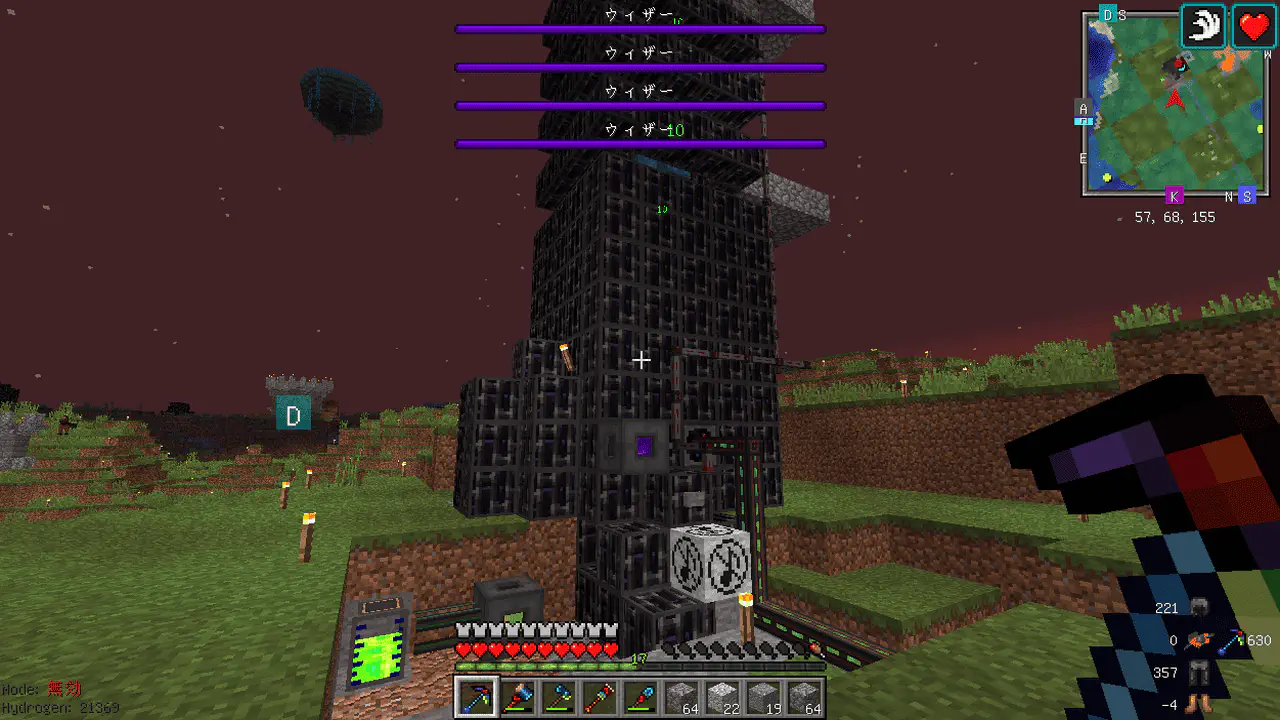Select the blue-headed hammer hotbar slot
The width and height of the screenshot is (1280, 720).
click(515, 697)
